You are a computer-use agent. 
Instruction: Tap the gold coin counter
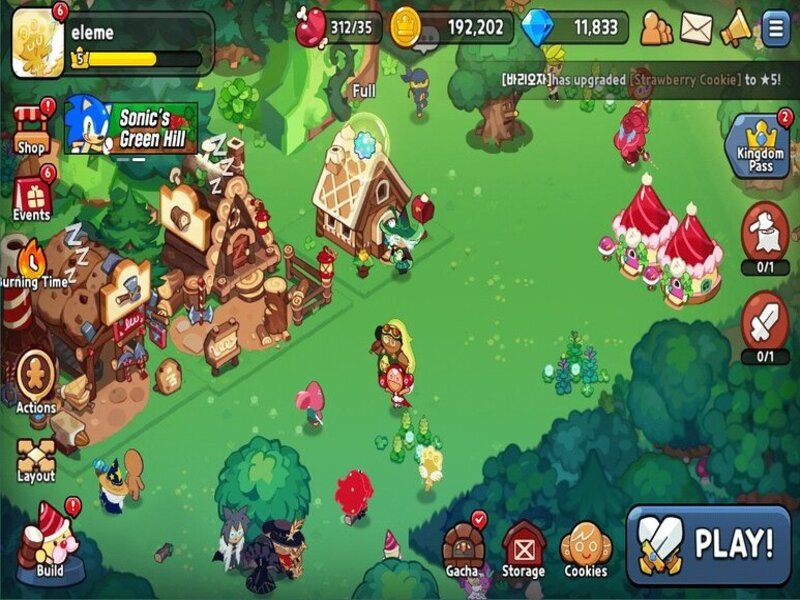[x=450, y=27]
